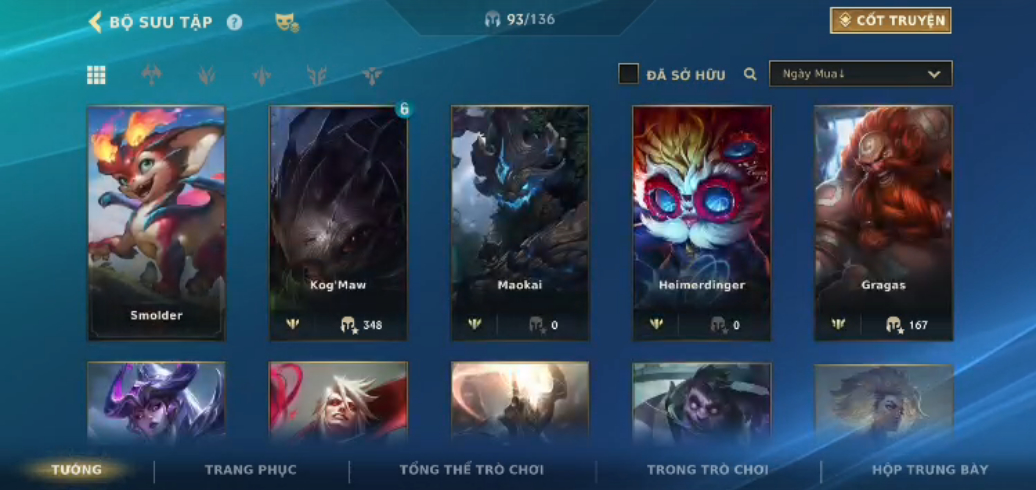This screenshot has height=490, width=1036.
Task: Go back from Bộ Sưu Tập
Action: pyautogui.click(x=96, y=22)
